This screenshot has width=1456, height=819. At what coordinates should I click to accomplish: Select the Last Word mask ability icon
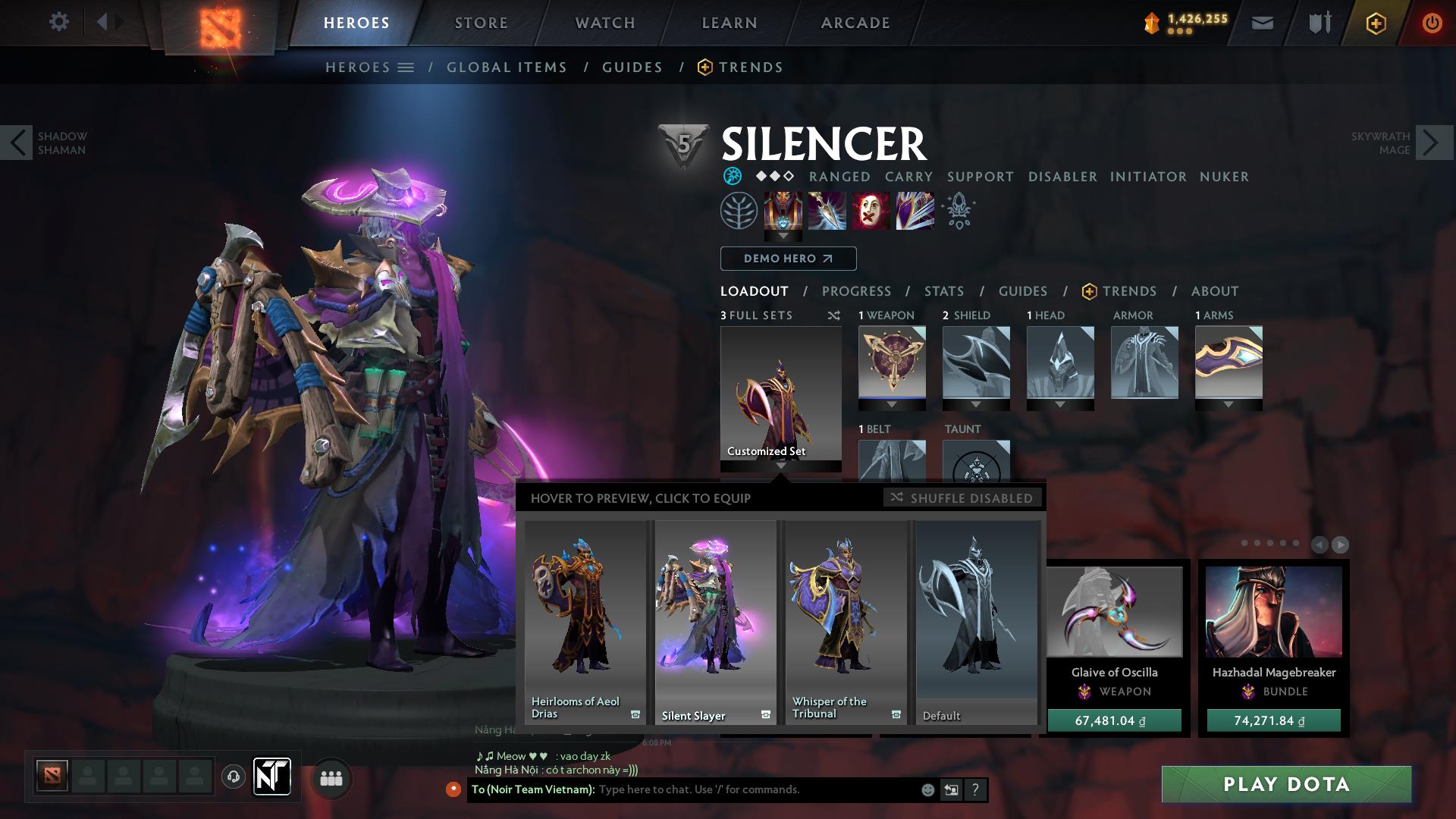point(871,212)
